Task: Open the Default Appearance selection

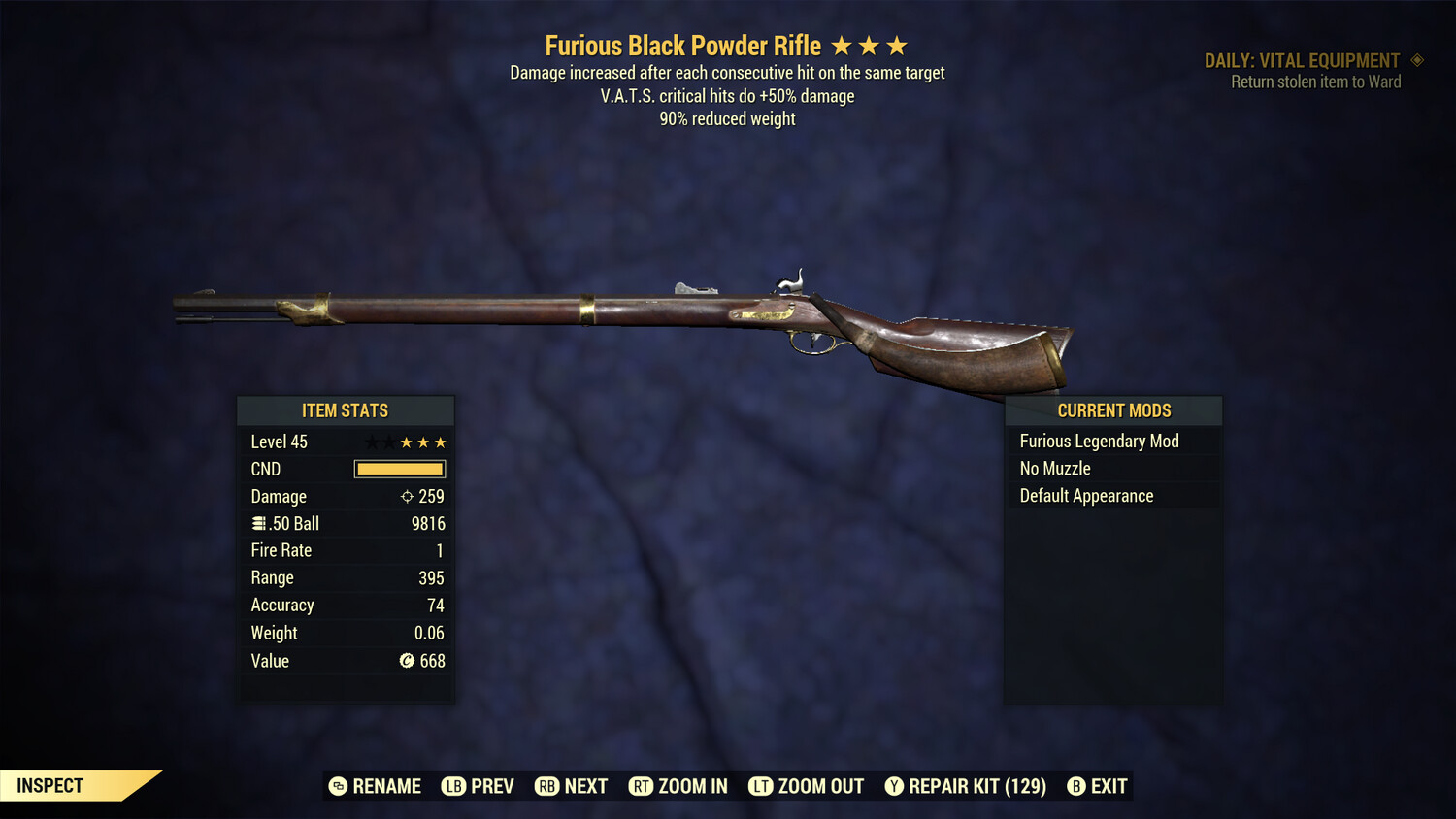Action: coord(1086,495)
